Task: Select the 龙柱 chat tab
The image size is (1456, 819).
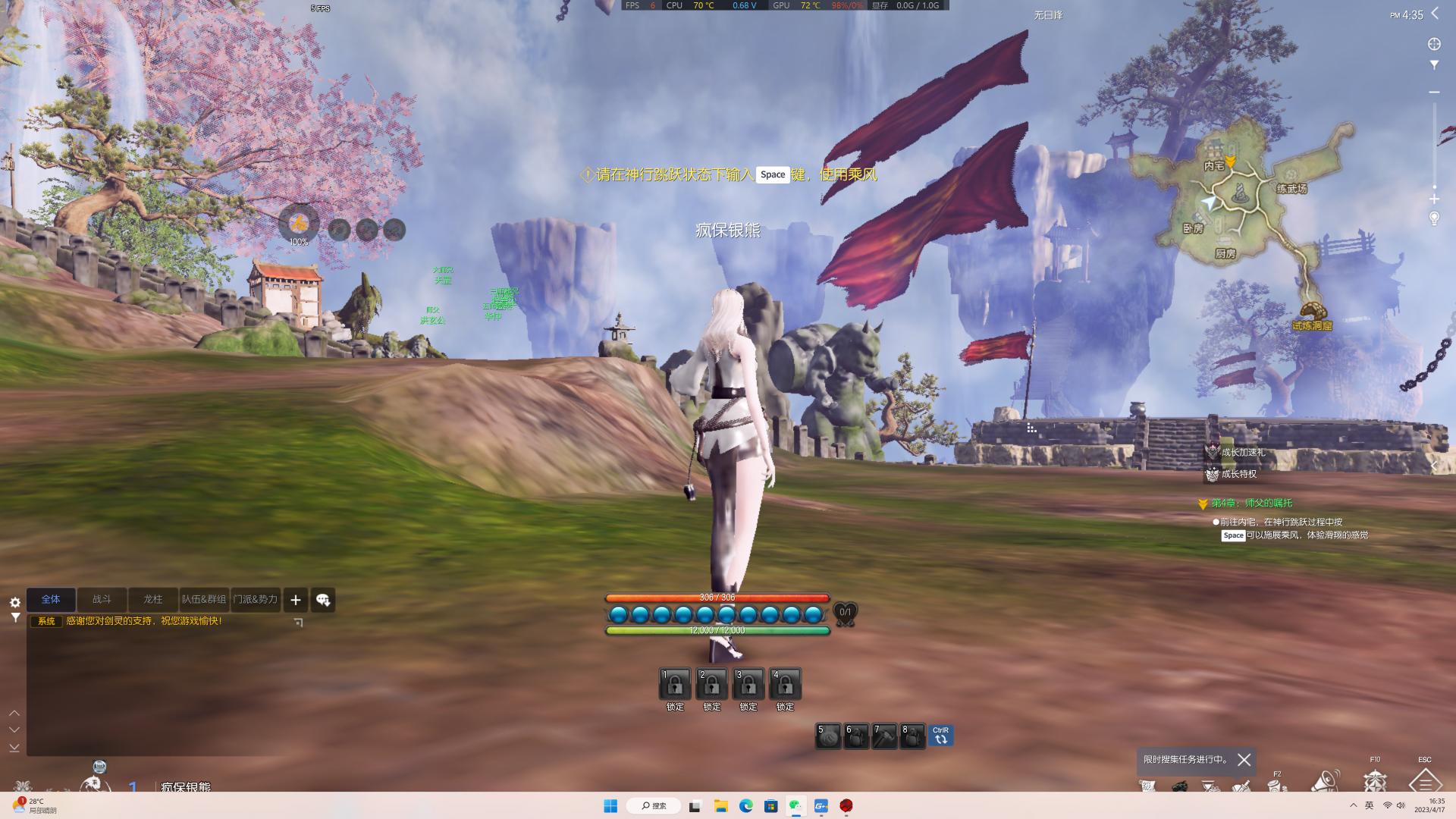Action: 153,599
